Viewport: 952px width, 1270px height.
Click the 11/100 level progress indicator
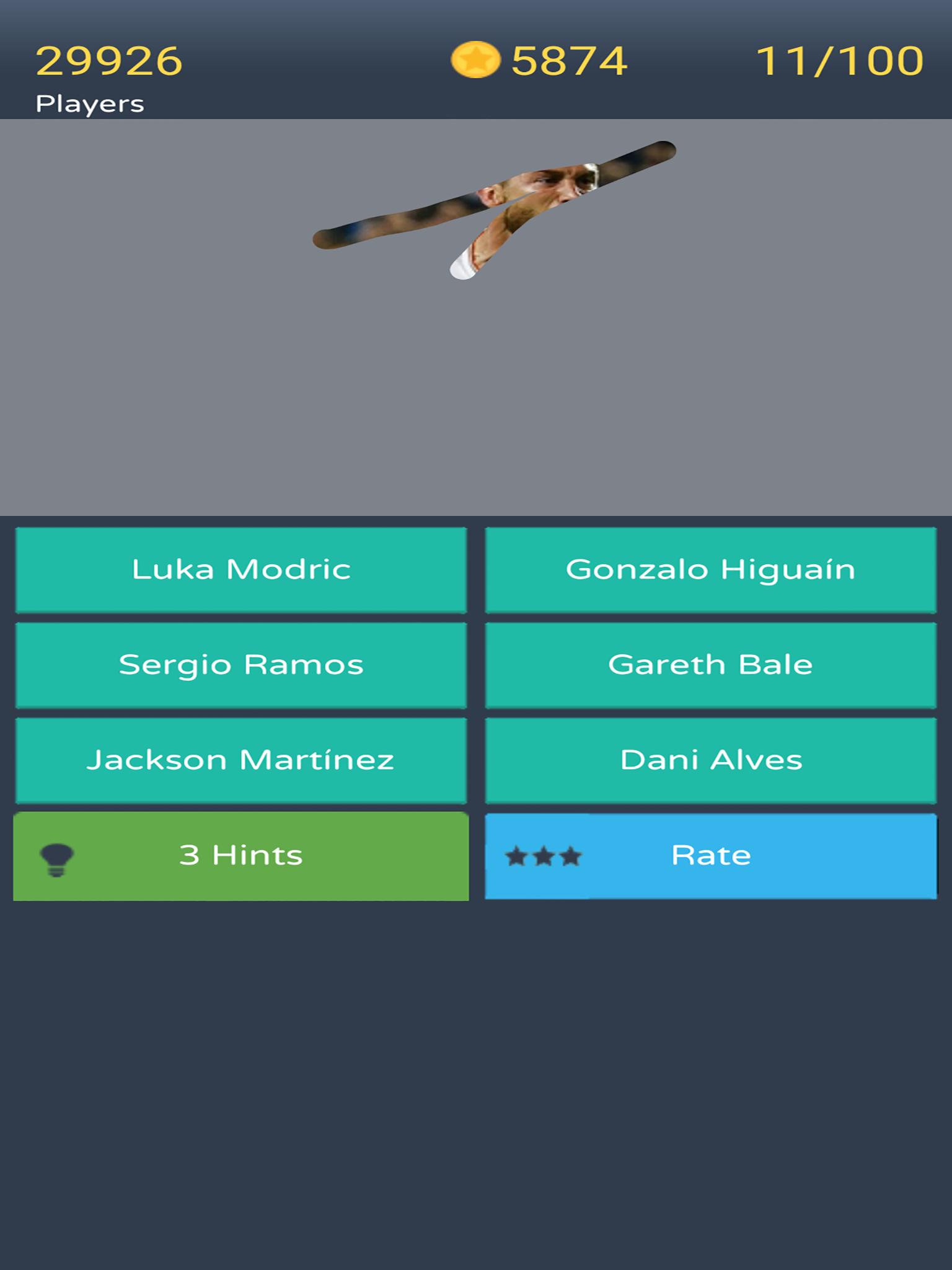coord(840,59)
